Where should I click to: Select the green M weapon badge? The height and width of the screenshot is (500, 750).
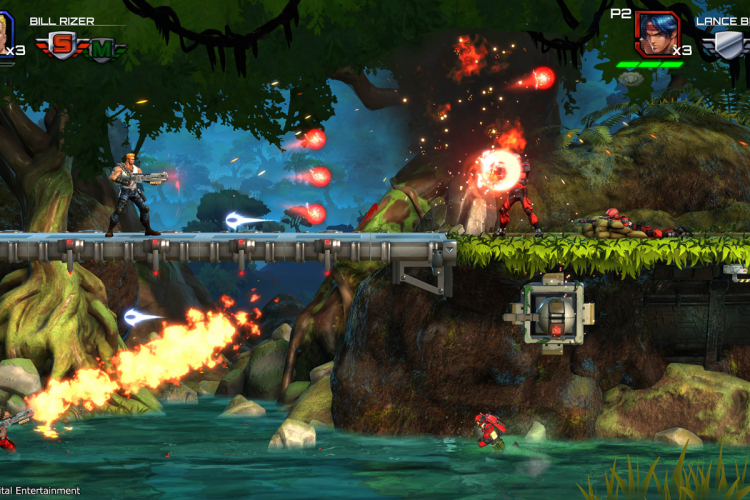pyautogui.click(x=106, y=47)
